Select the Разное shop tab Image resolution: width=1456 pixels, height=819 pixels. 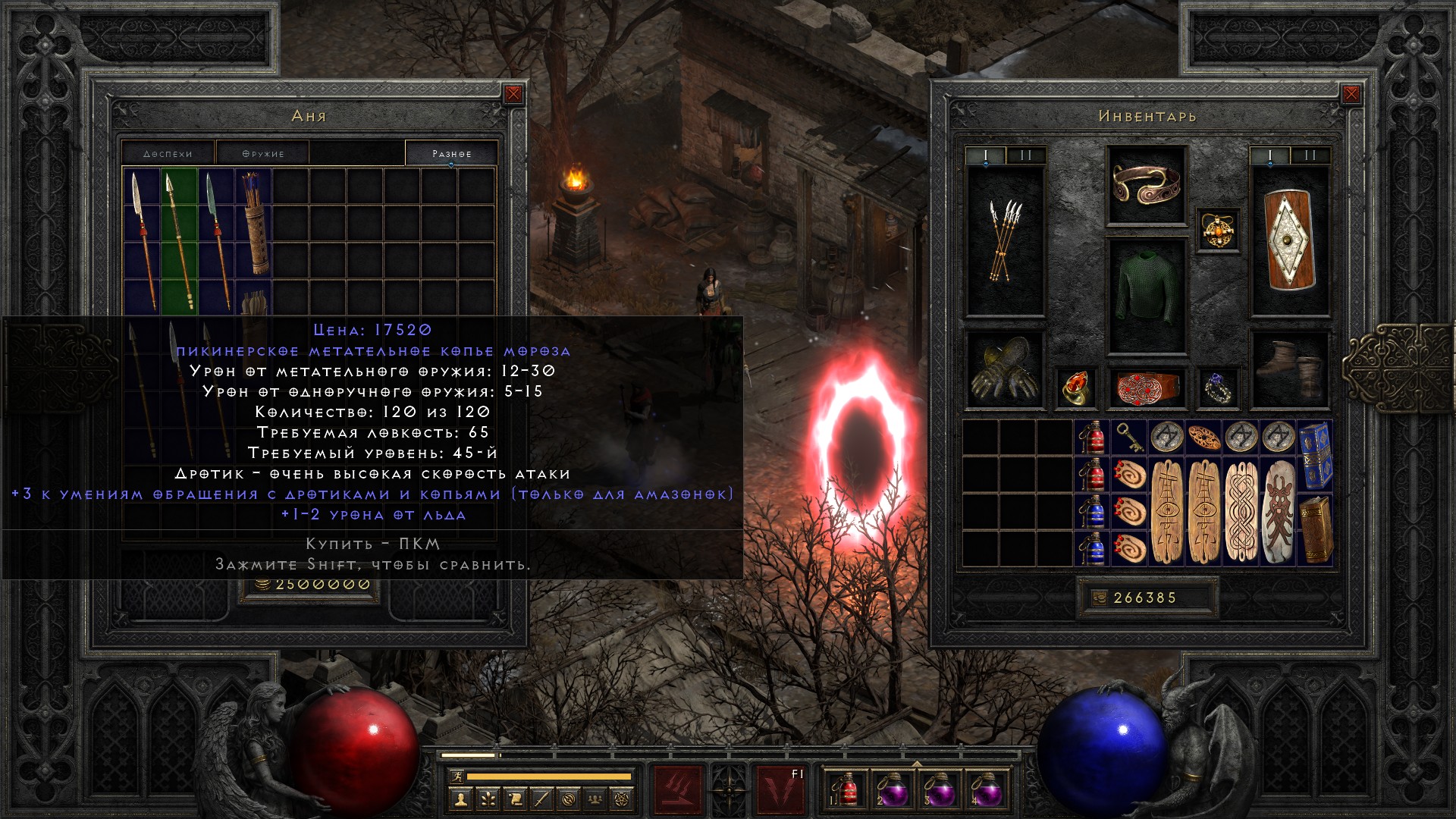(452, 153)
